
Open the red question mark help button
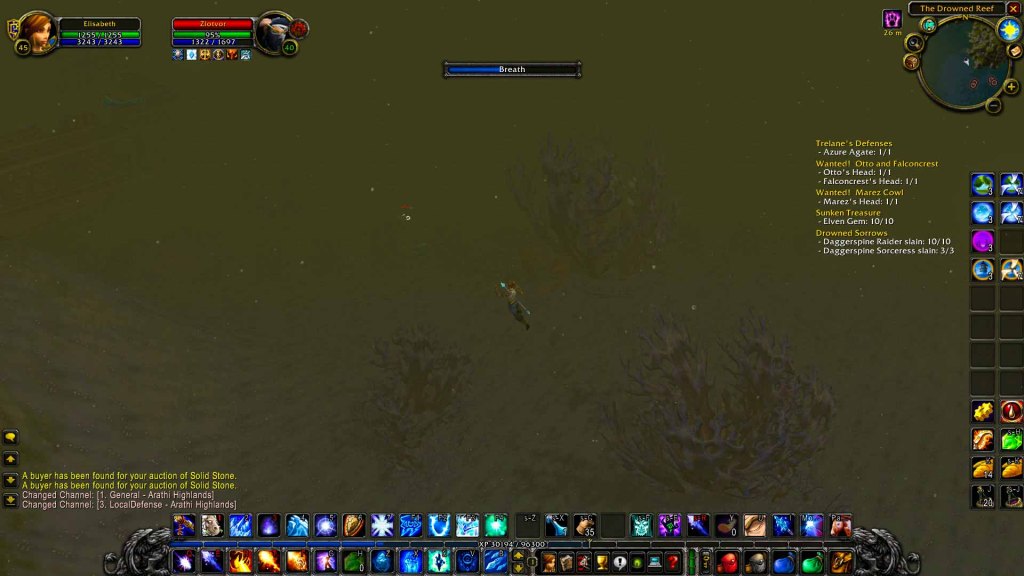[x=673, y=562]
